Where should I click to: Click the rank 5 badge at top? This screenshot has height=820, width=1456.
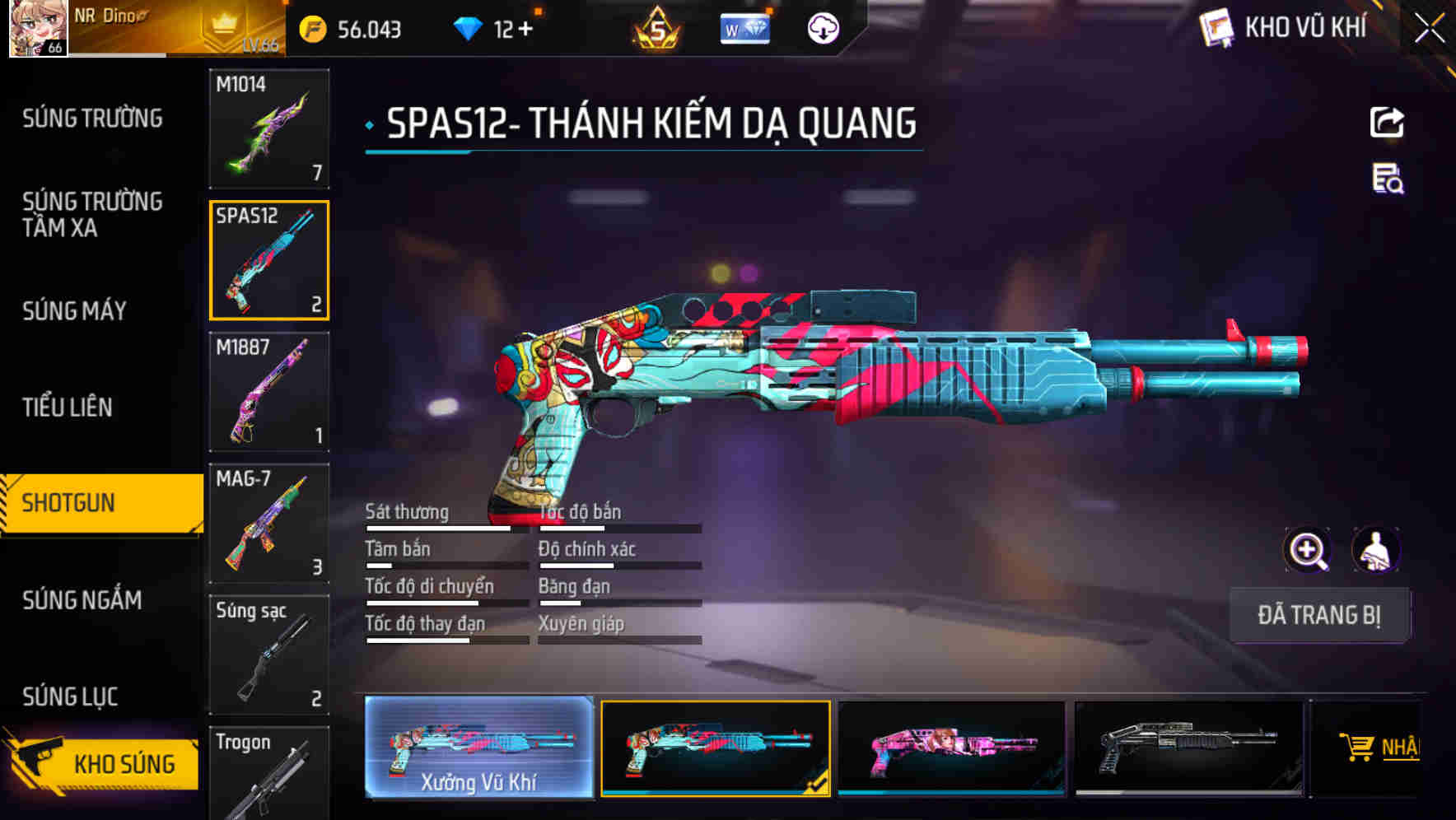click(x=655, y=30)
